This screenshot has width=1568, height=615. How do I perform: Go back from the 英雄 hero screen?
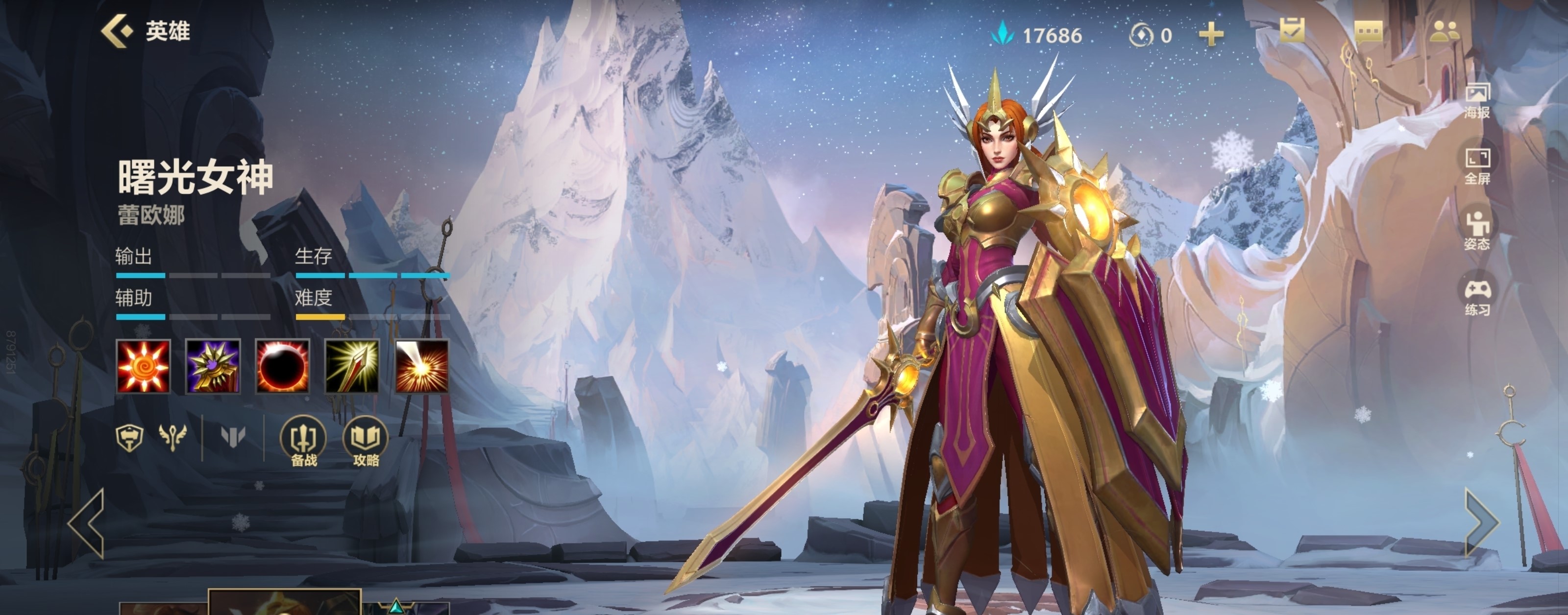pyautogui.click(x=117, y=30)
